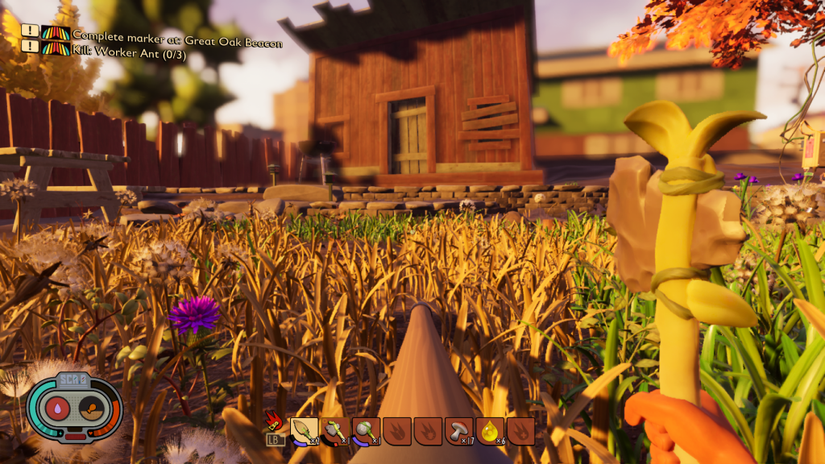825x464 pixels.
Task: Select the mushroom stack hotbar slot
Action: pyautogui.click(x=459, y=431)
